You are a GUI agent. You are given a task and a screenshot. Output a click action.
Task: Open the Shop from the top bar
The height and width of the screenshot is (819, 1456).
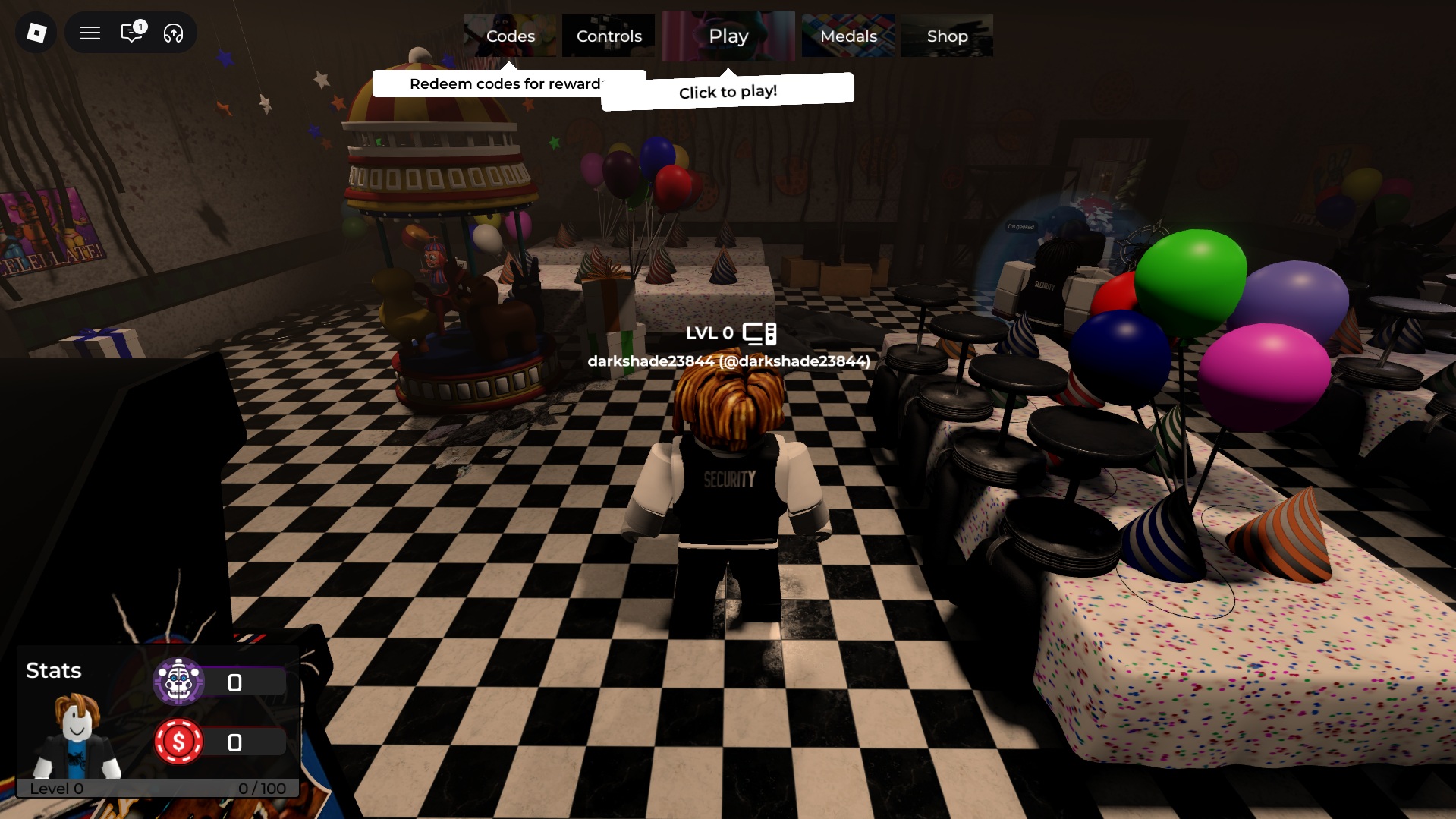947,36
